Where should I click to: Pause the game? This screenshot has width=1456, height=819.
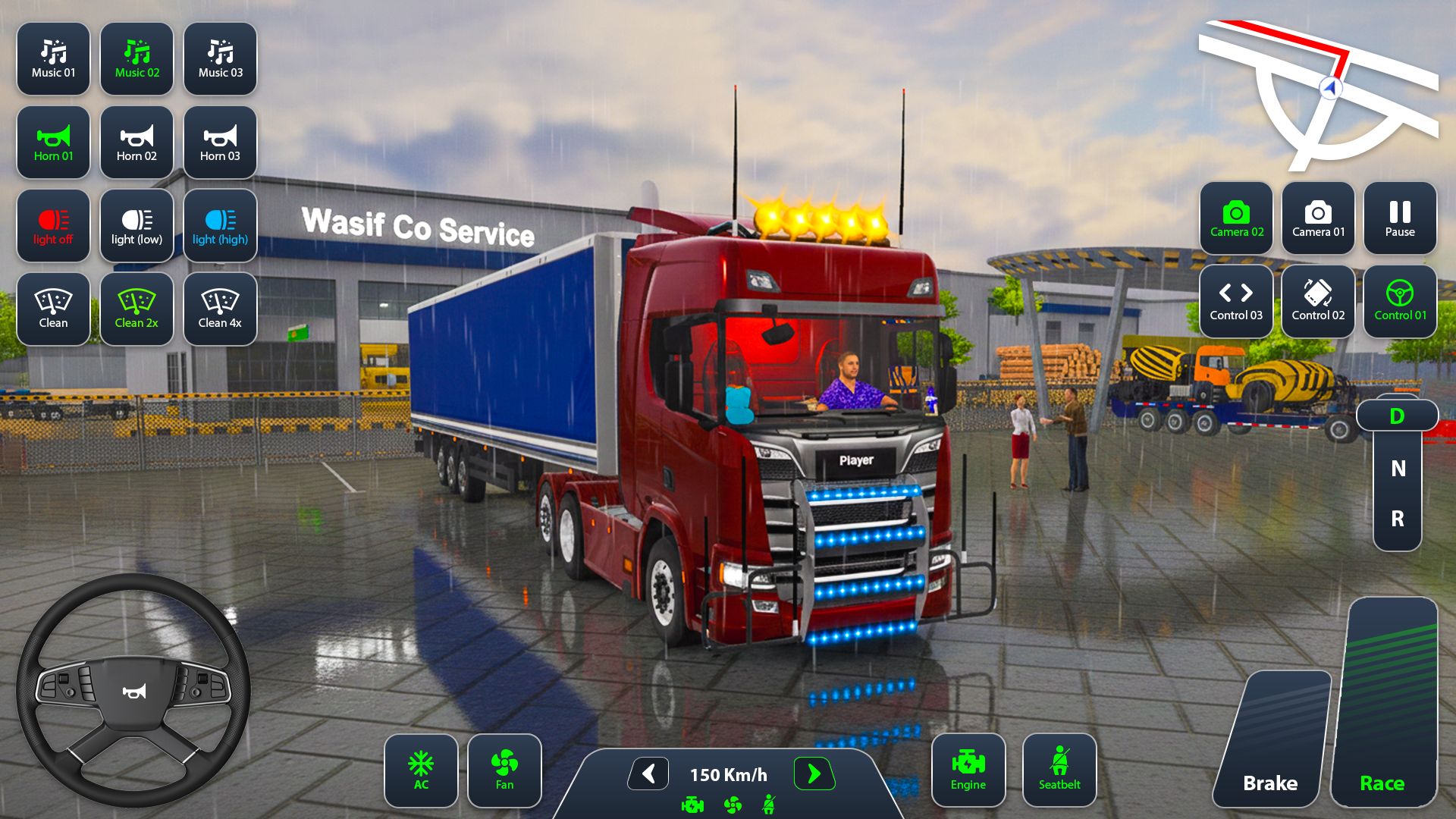click(x=1399, y=219)
